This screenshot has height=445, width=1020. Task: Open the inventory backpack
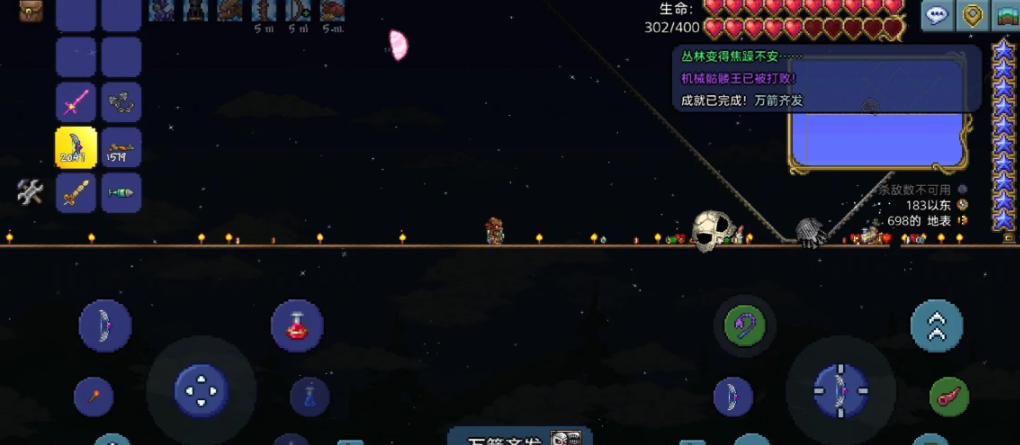click(x=31, y=11)
